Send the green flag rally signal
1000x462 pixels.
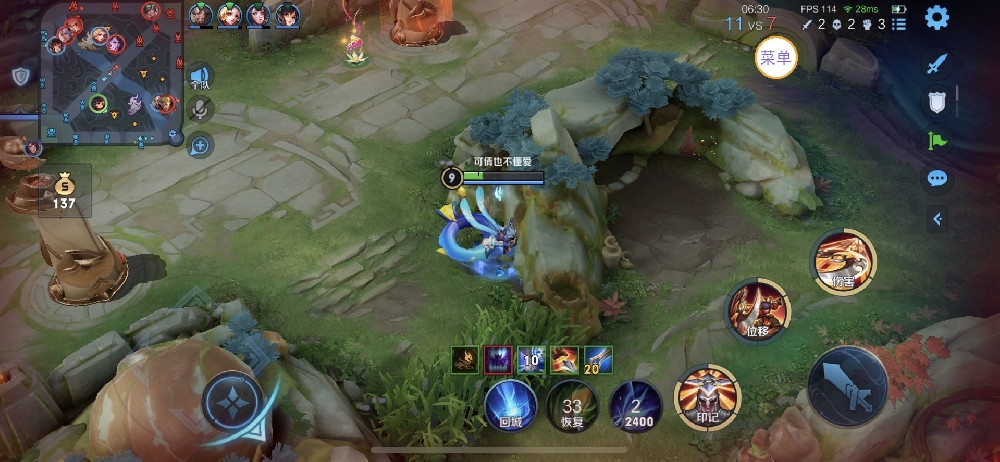(x=937, y=141)
